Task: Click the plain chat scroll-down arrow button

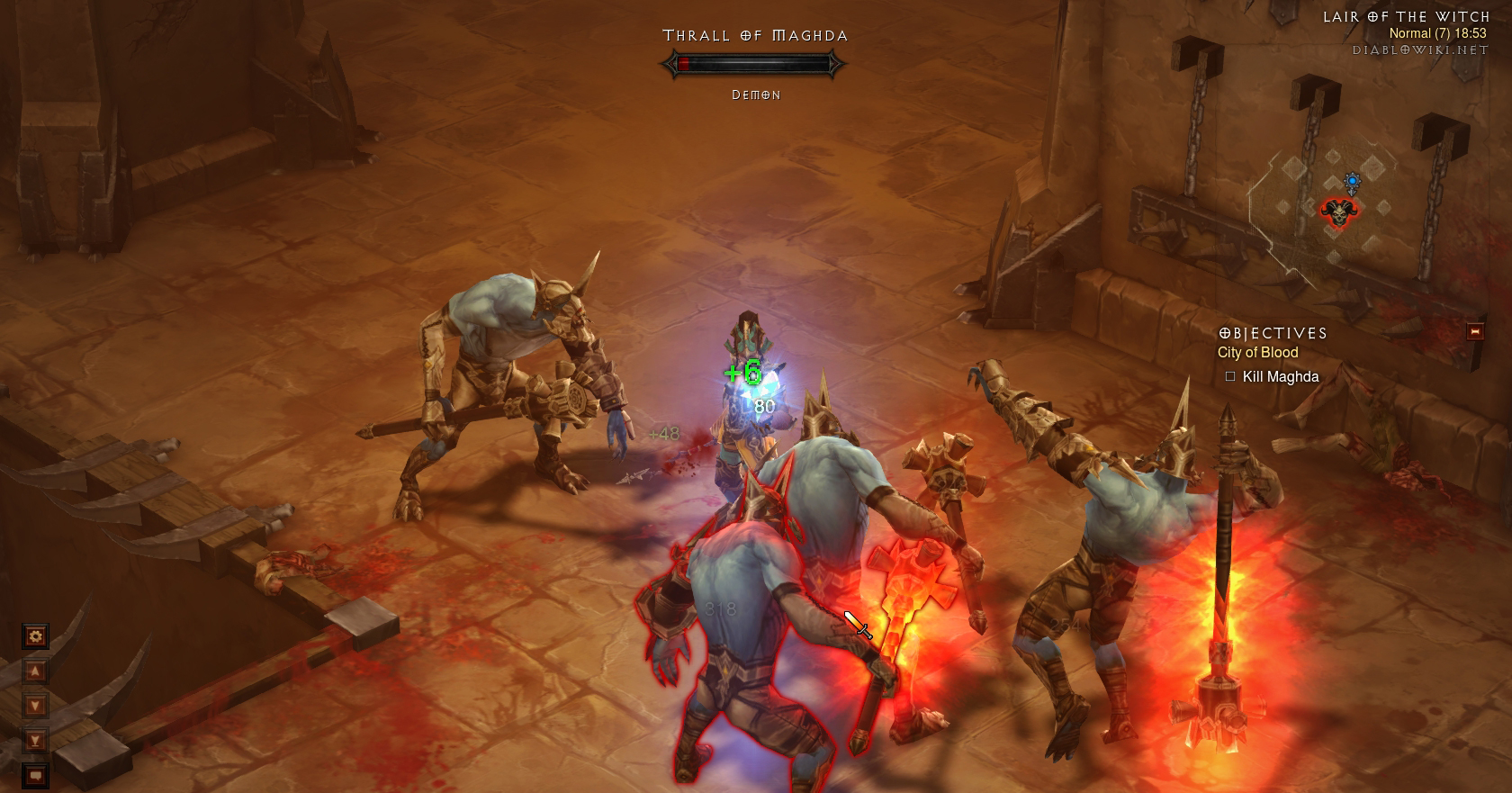Action: pos(36,706)
